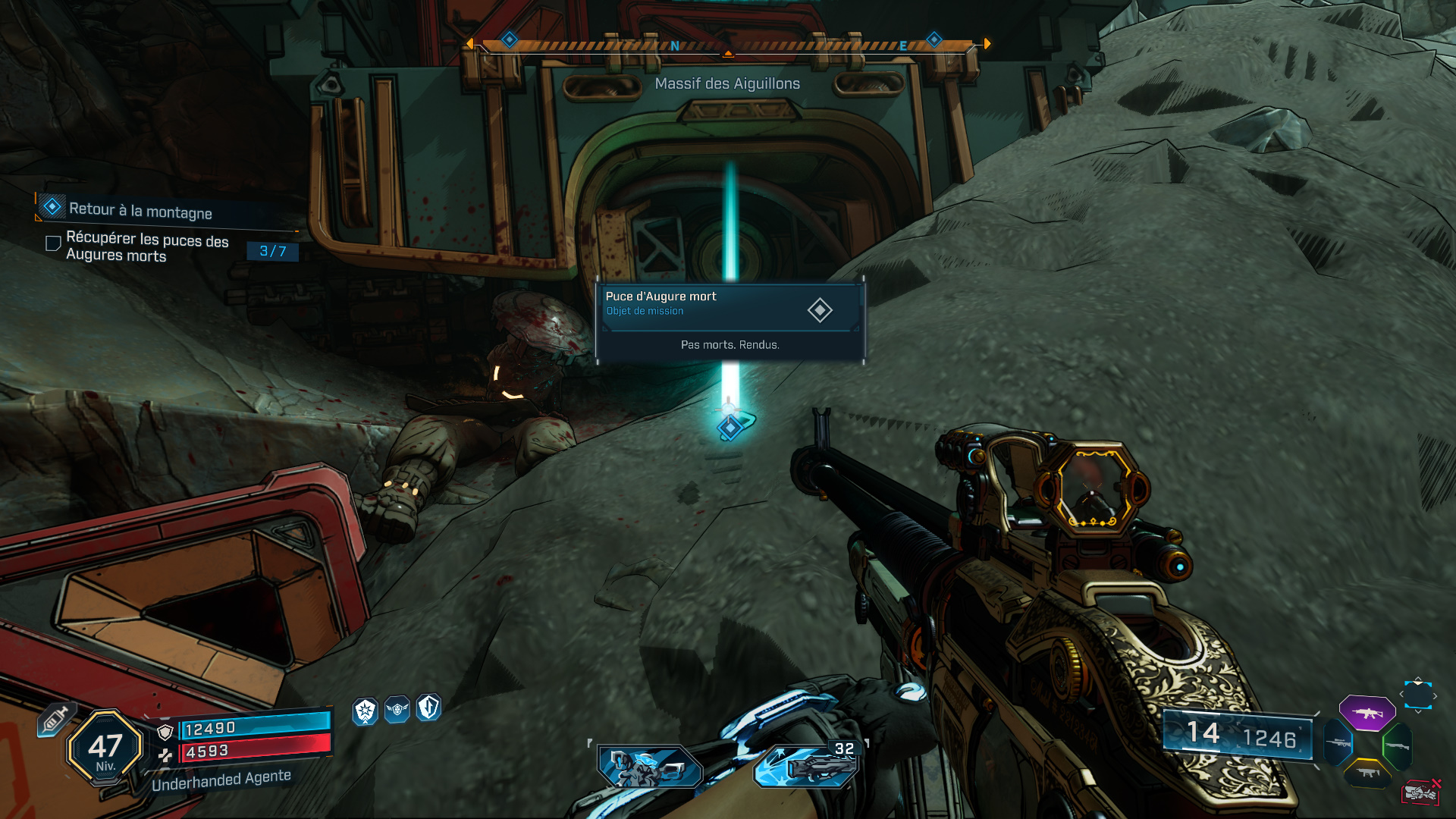Select the purple assault rifle weapon slot
This screenshot has width=1456, height=819.
(1367, 713)
